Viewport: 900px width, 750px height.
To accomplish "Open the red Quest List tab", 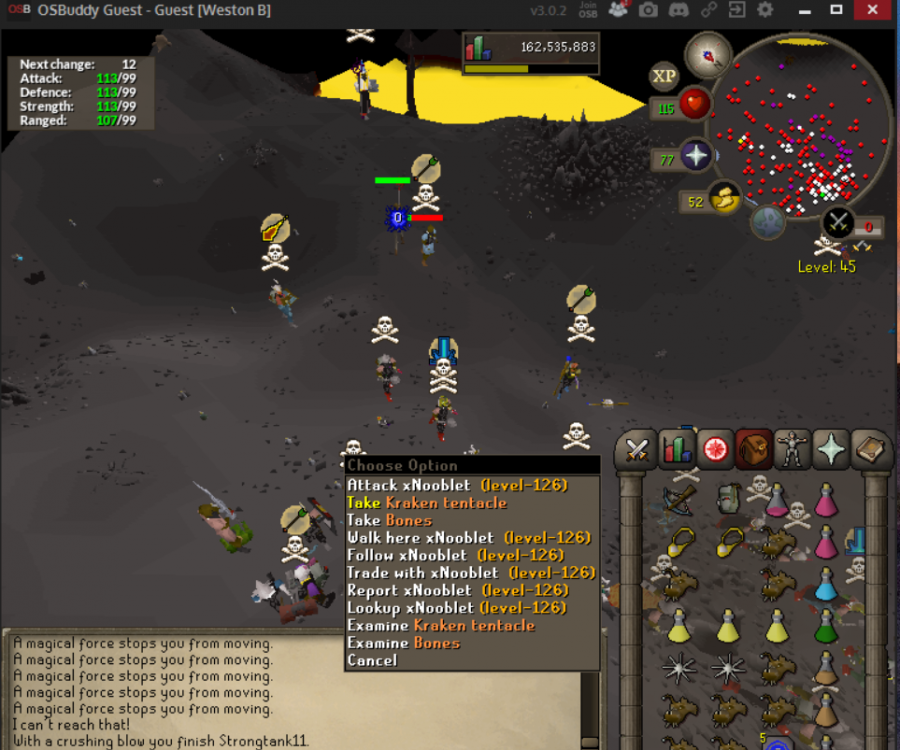I will [714, 451].
